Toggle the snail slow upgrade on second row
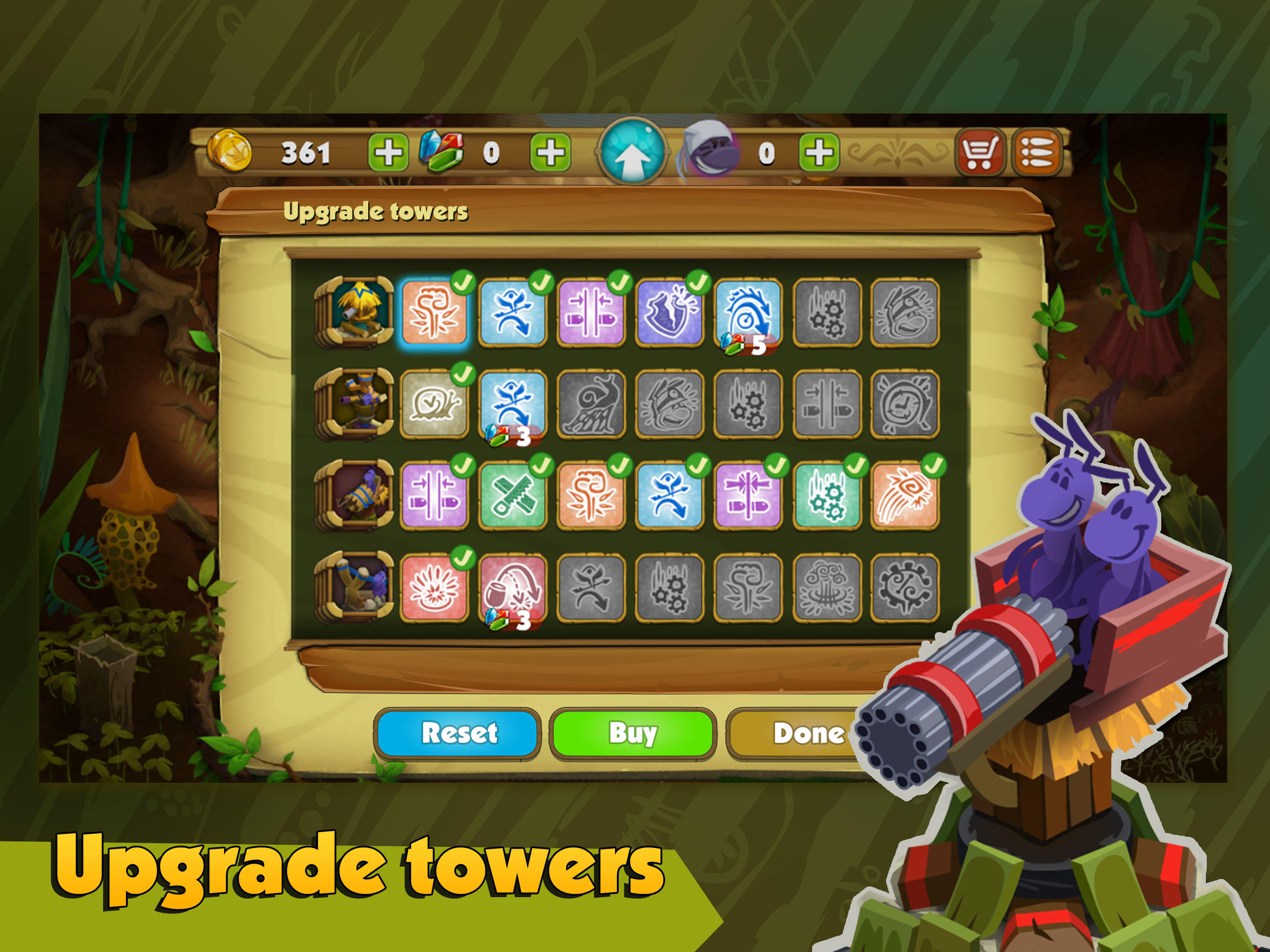Image resolution: width=1270 pixels, height=952 pixels. [x=435, y=405]
